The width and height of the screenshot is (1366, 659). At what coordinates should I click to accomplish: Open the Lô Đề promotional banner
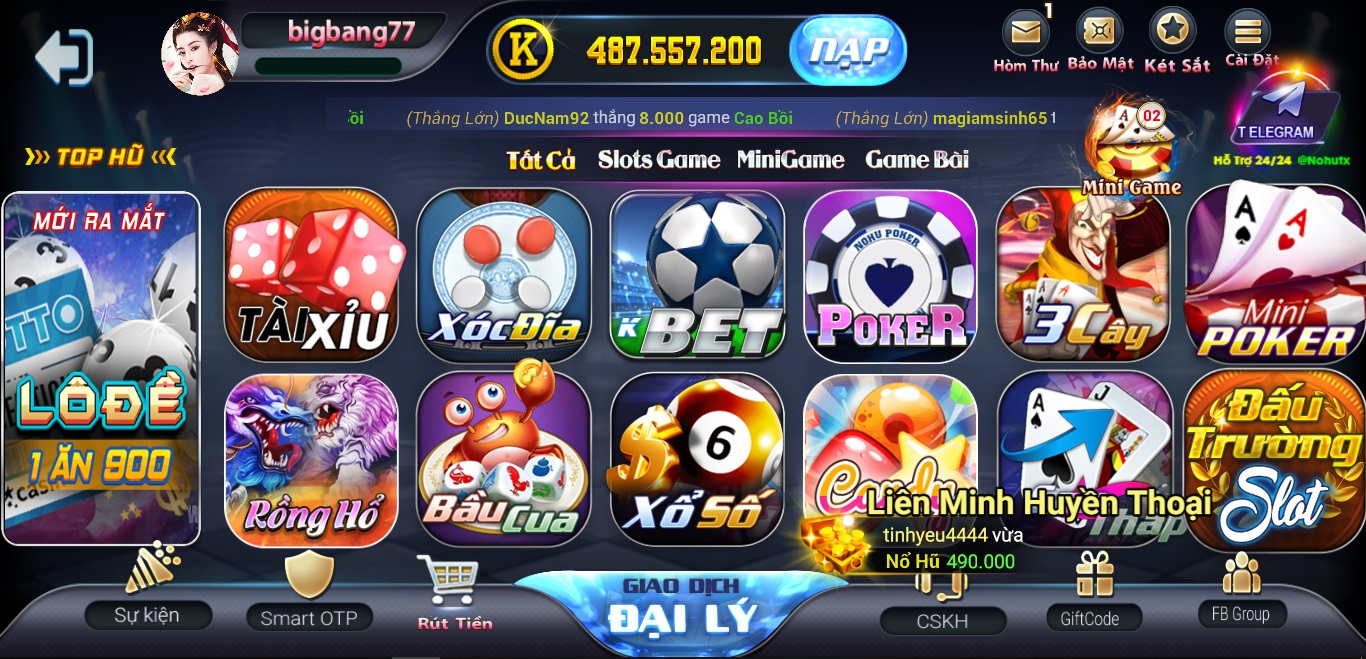click(101, 368)
